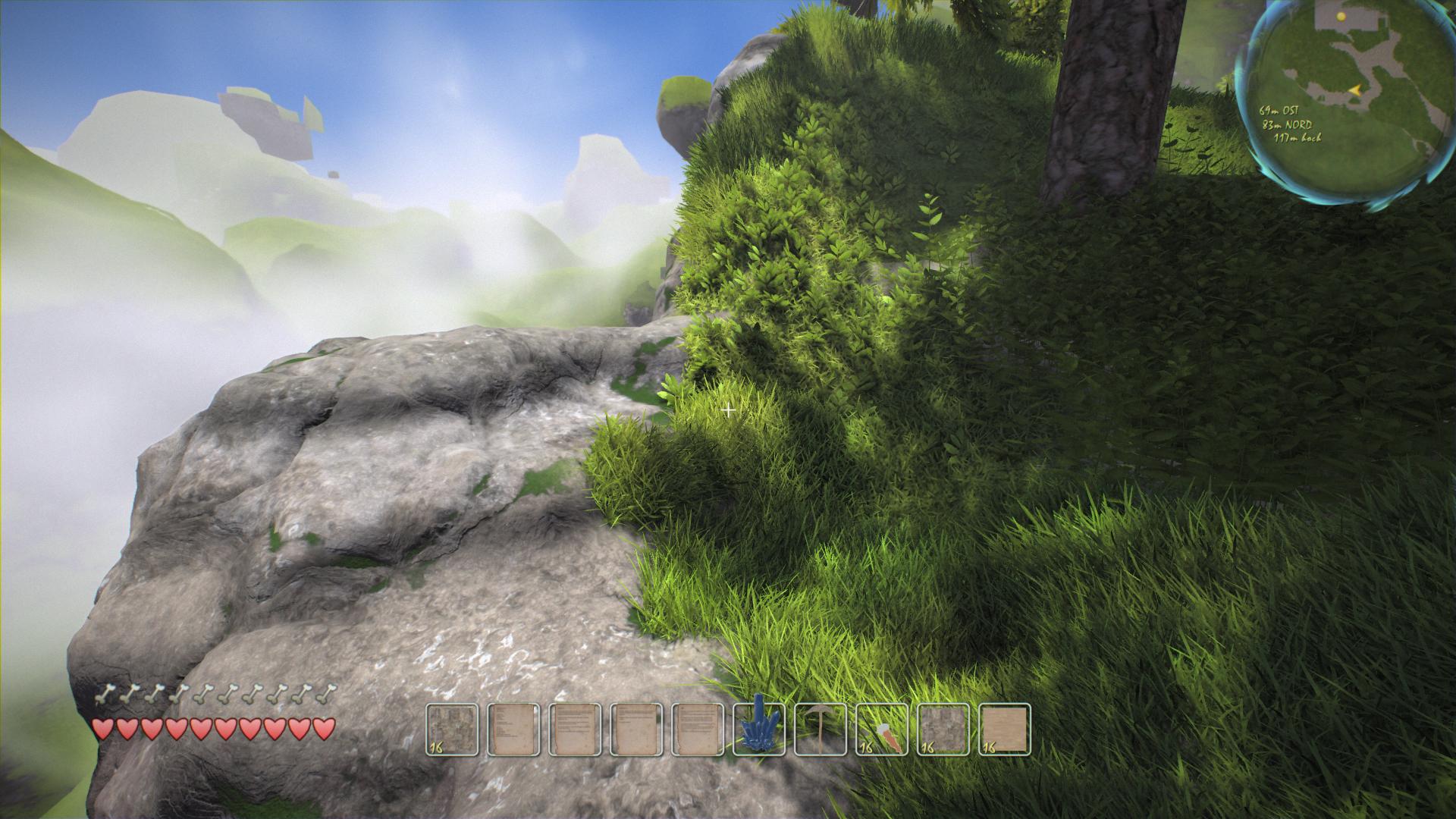The image size is (1456, 819).
Task: Click the yellow player arrow on the minimap
Action: tap(1354, 89)
